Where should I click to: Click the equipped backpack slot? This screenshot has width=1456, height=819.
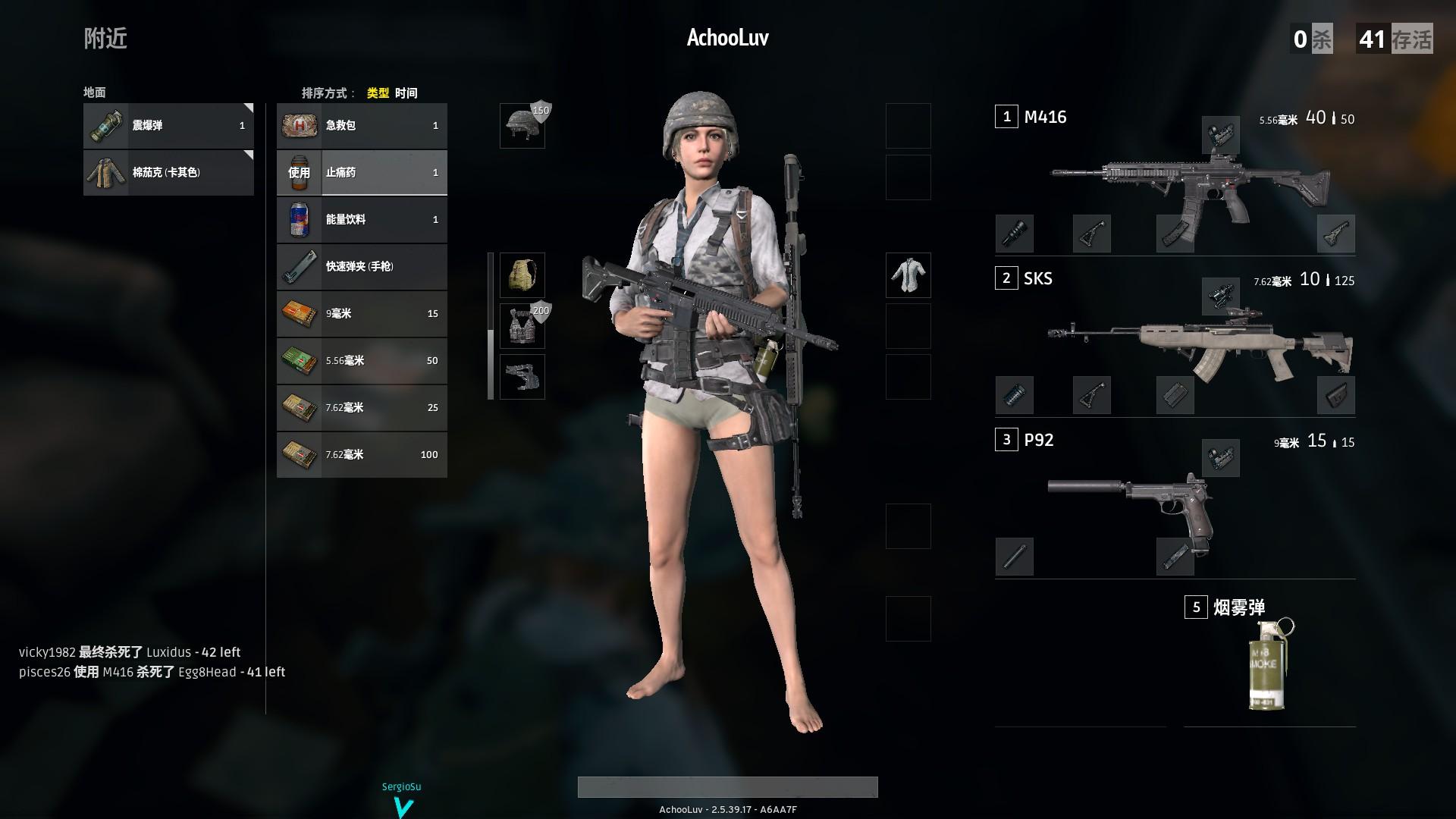click(522, 275)
